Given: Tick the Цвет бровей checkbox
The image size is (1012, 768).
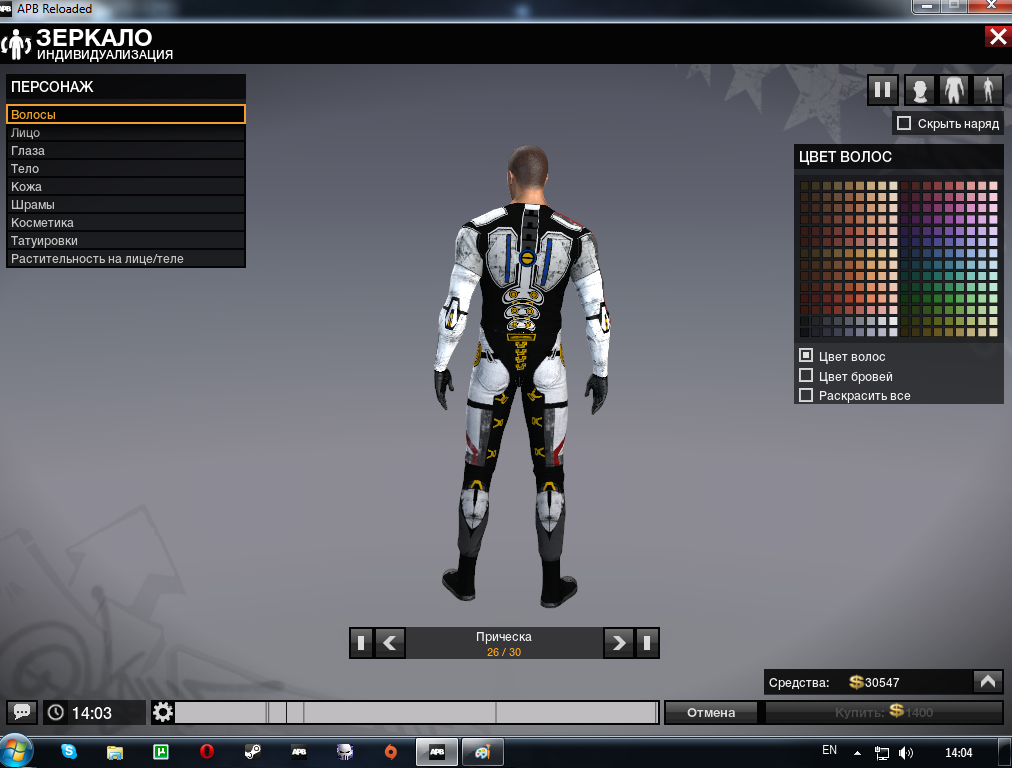Looking at the screenshot, I should click(806, 376).
